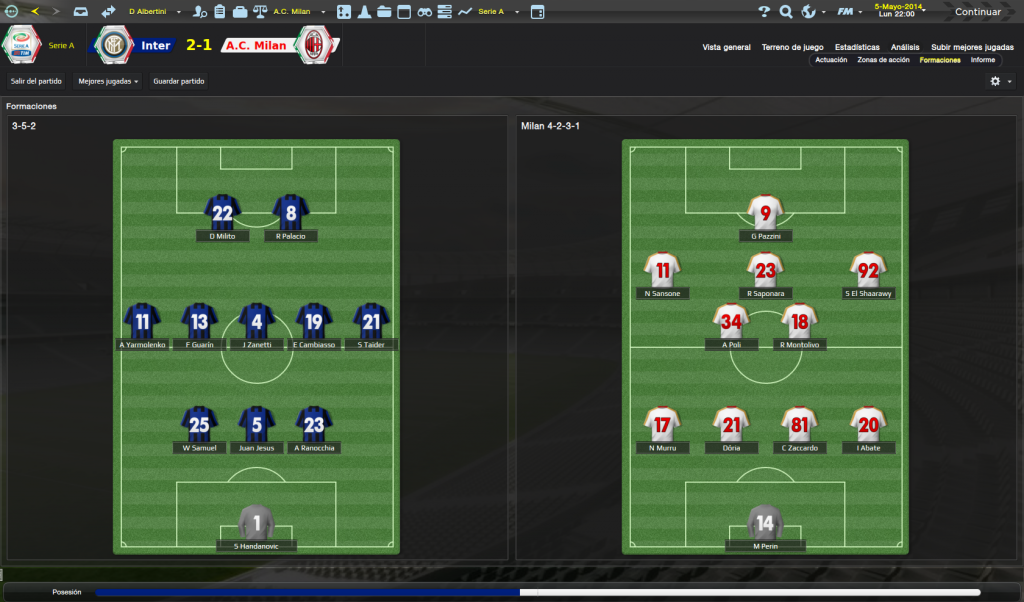Open the magnifying glass search icon
The width and height of the screenshot is (1024, 602).
coord(786,12)
